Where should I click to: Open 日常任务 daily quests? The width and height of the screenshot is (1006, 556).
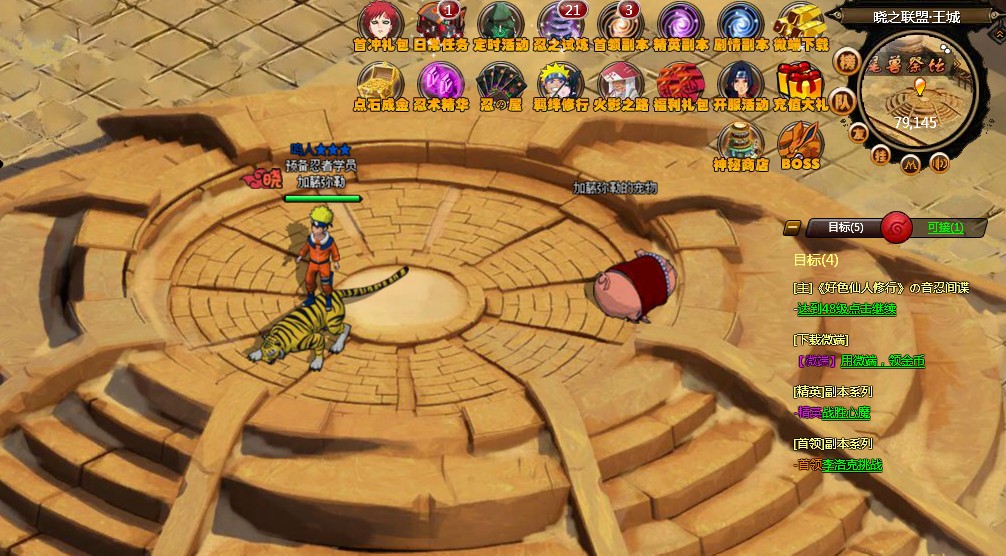(439, 24)
